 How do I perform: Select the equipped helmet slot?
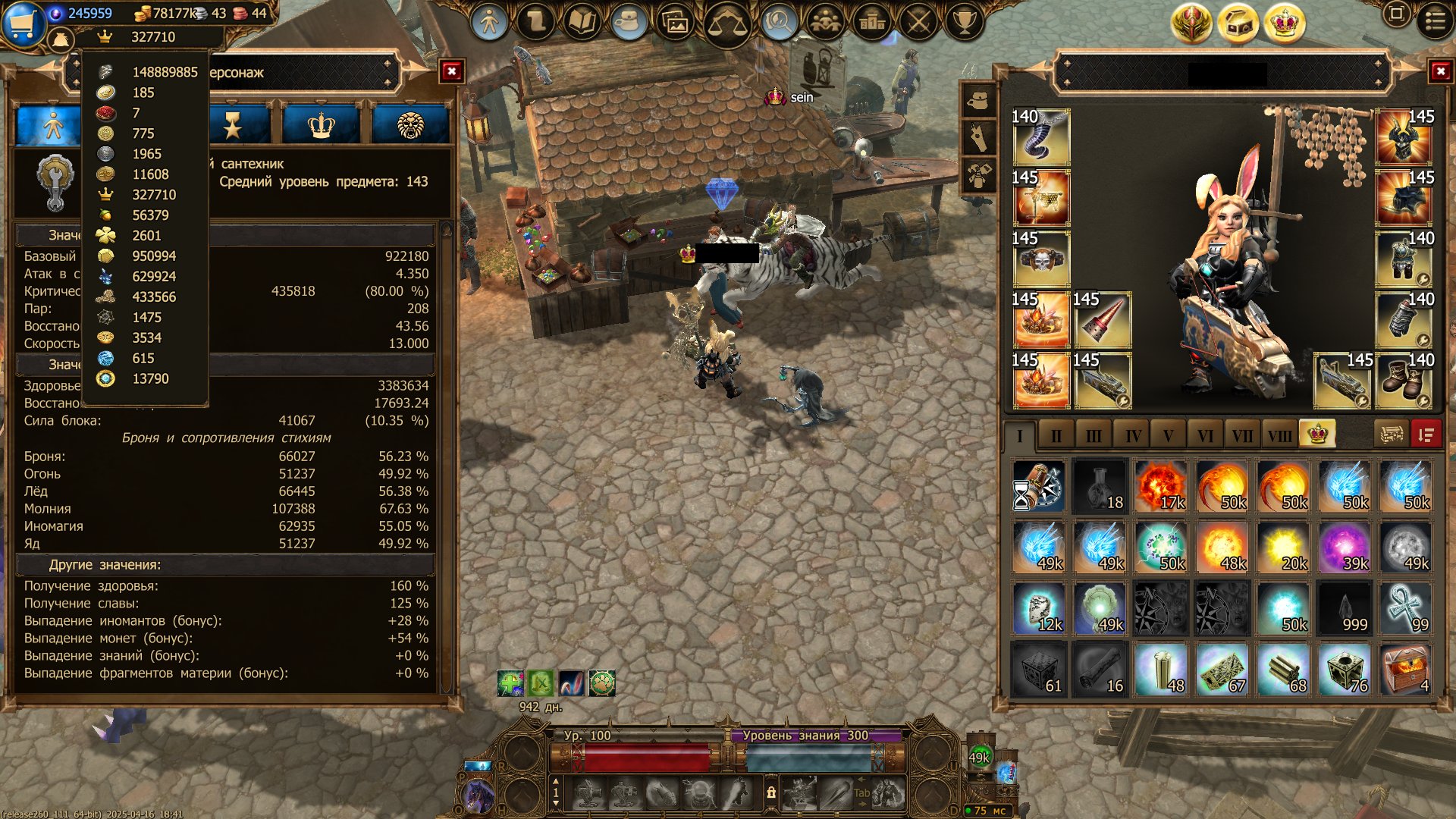(x=1404, y=137)
